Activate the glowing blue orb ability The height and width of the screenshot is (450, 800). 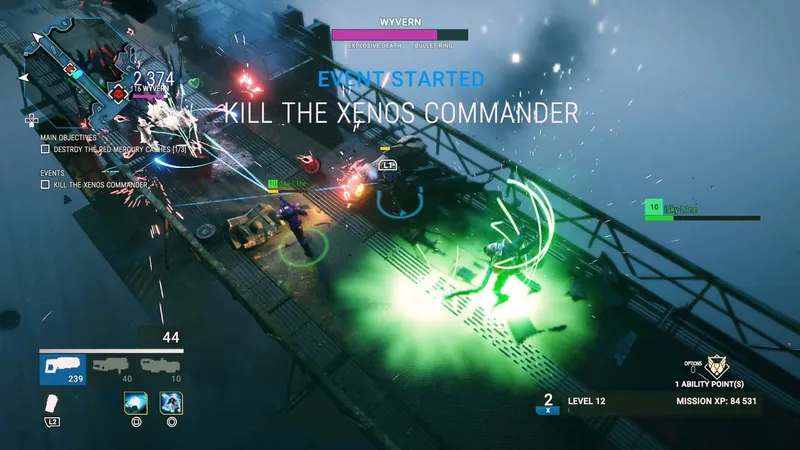pos(135,402)
